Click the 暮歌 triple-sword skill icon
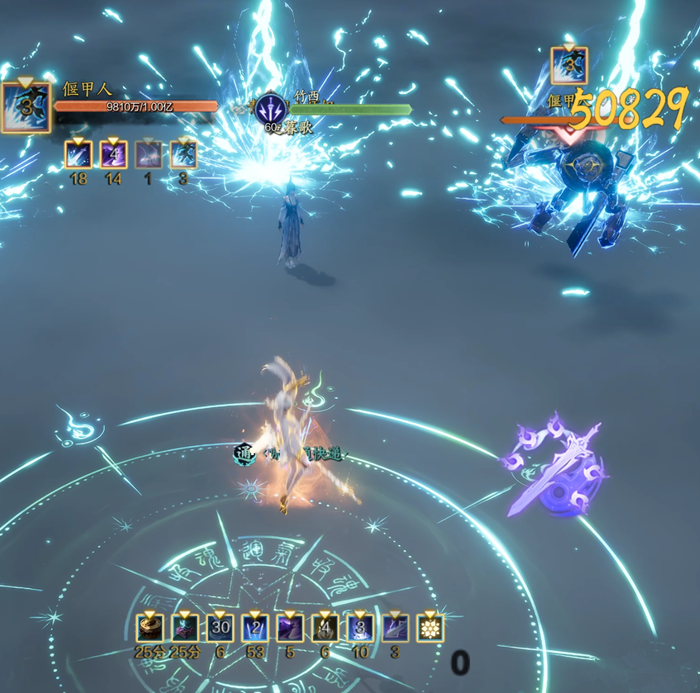 (271, 109)
